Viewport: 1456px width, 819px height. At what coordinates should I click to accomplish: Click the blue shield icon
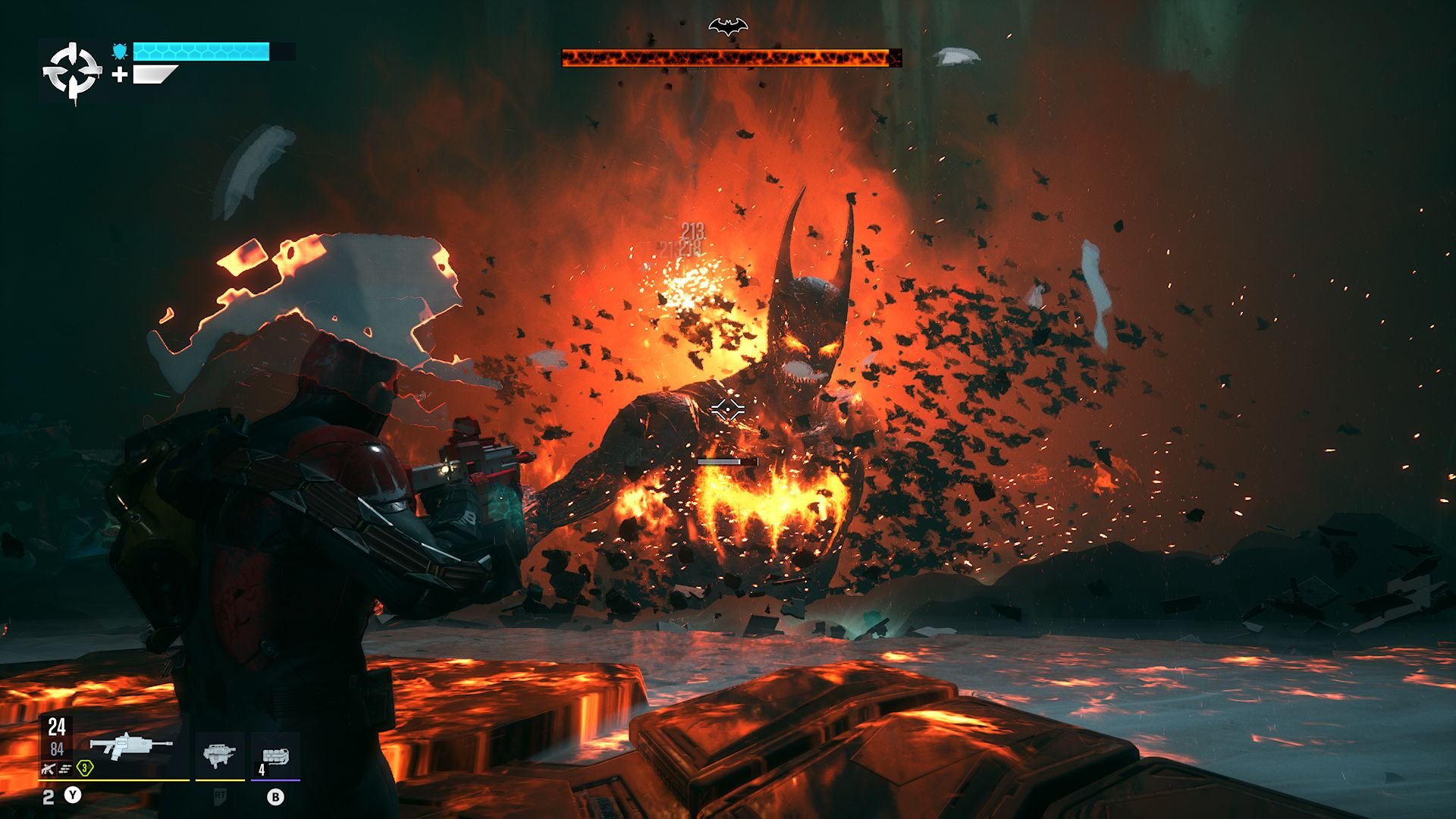tap(120, 51)
